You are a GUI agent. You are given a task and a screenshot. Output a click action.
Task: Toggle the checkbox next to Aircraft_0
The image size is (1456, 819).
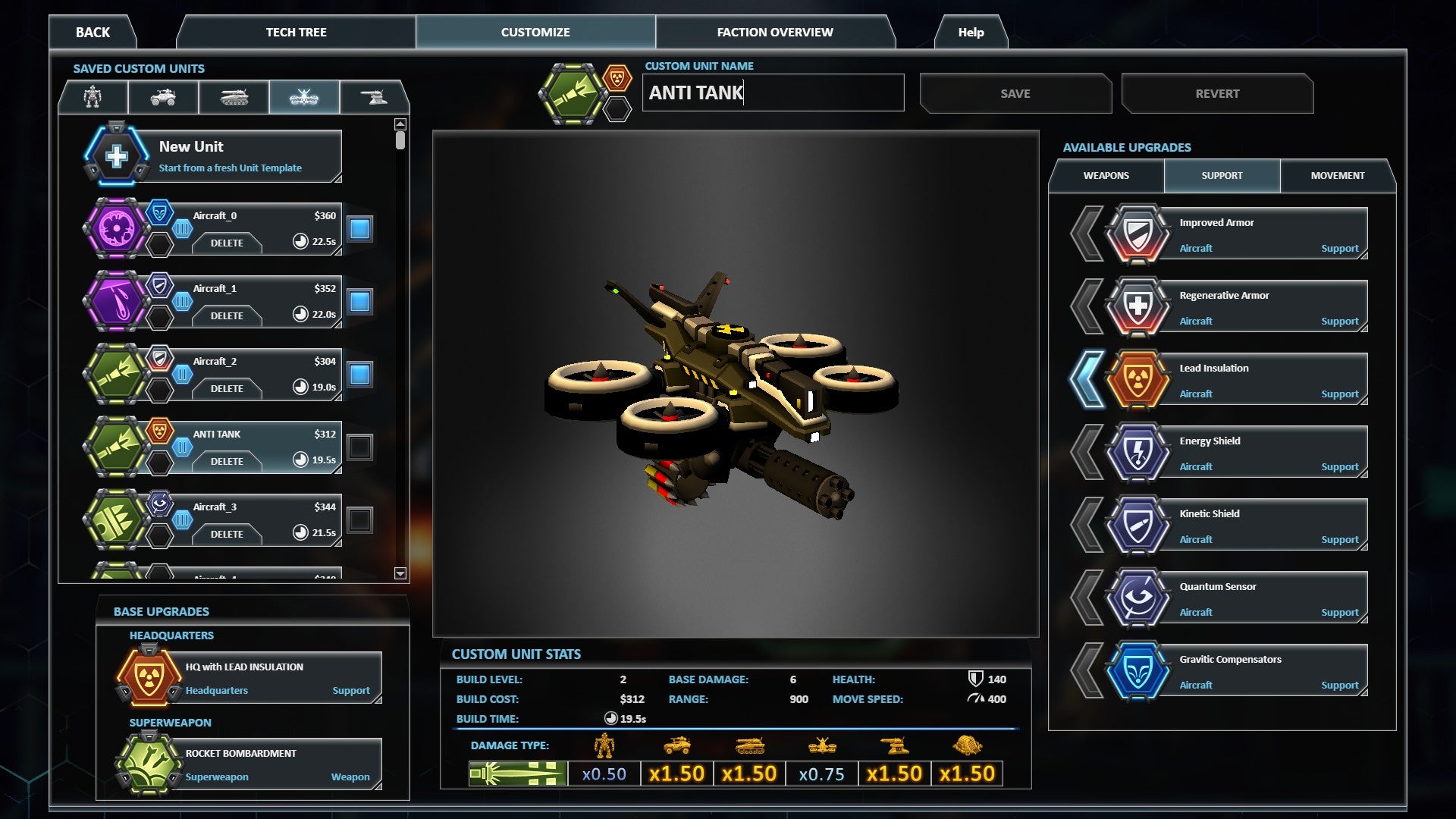click(359, 227)
